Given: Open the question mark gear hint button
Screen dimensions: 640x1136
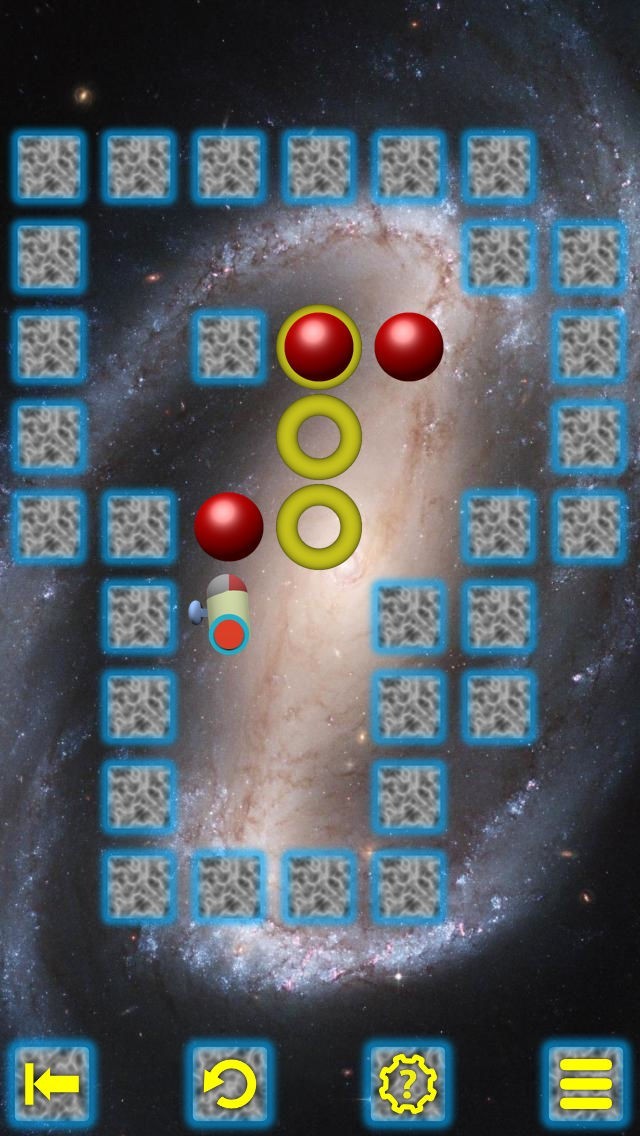Looking at the screenshot, I should pos(407,1083).
